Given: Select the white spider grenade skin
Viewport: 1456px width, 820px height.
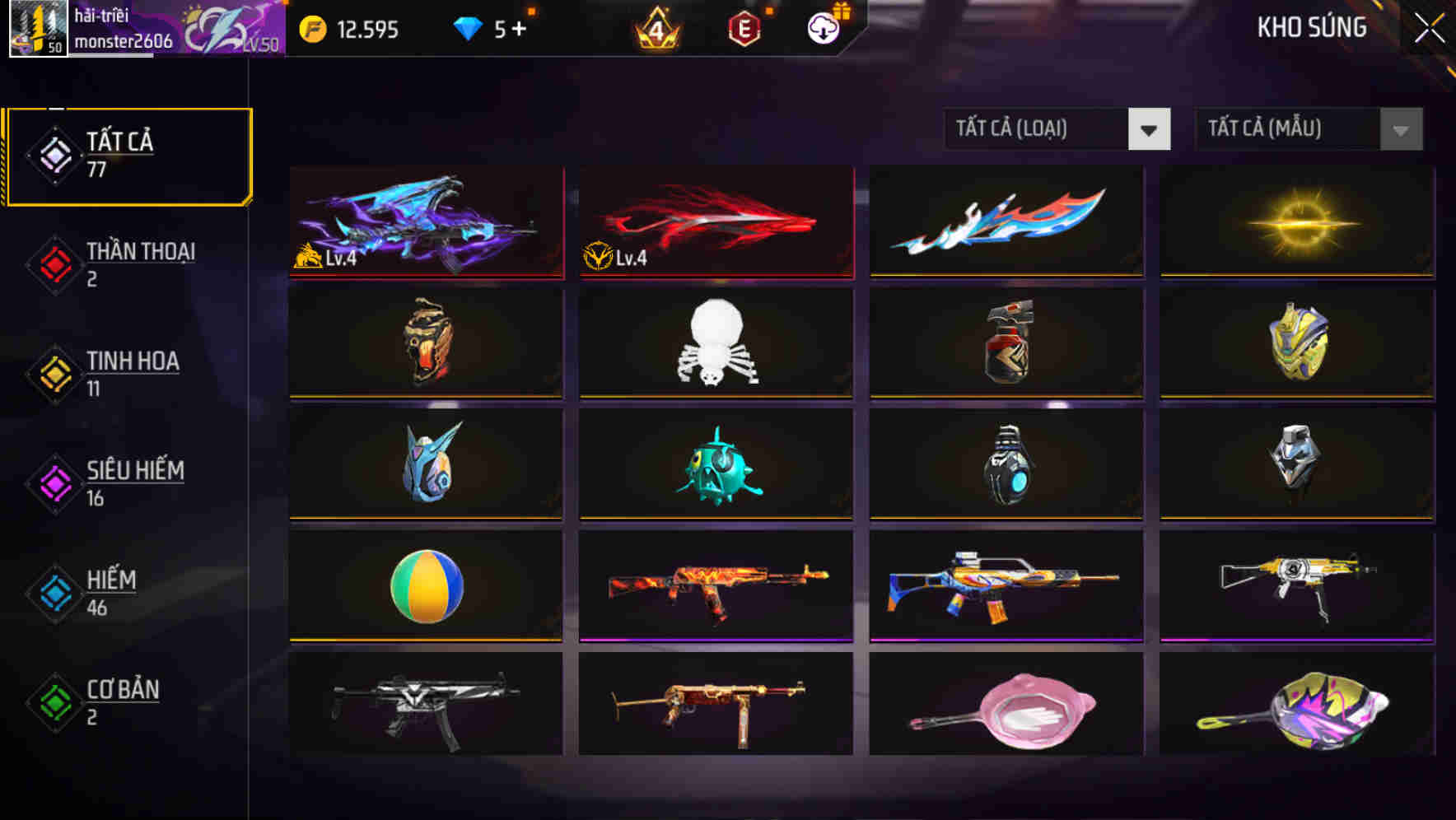Looking at the screenshot, I should (715, 344).
